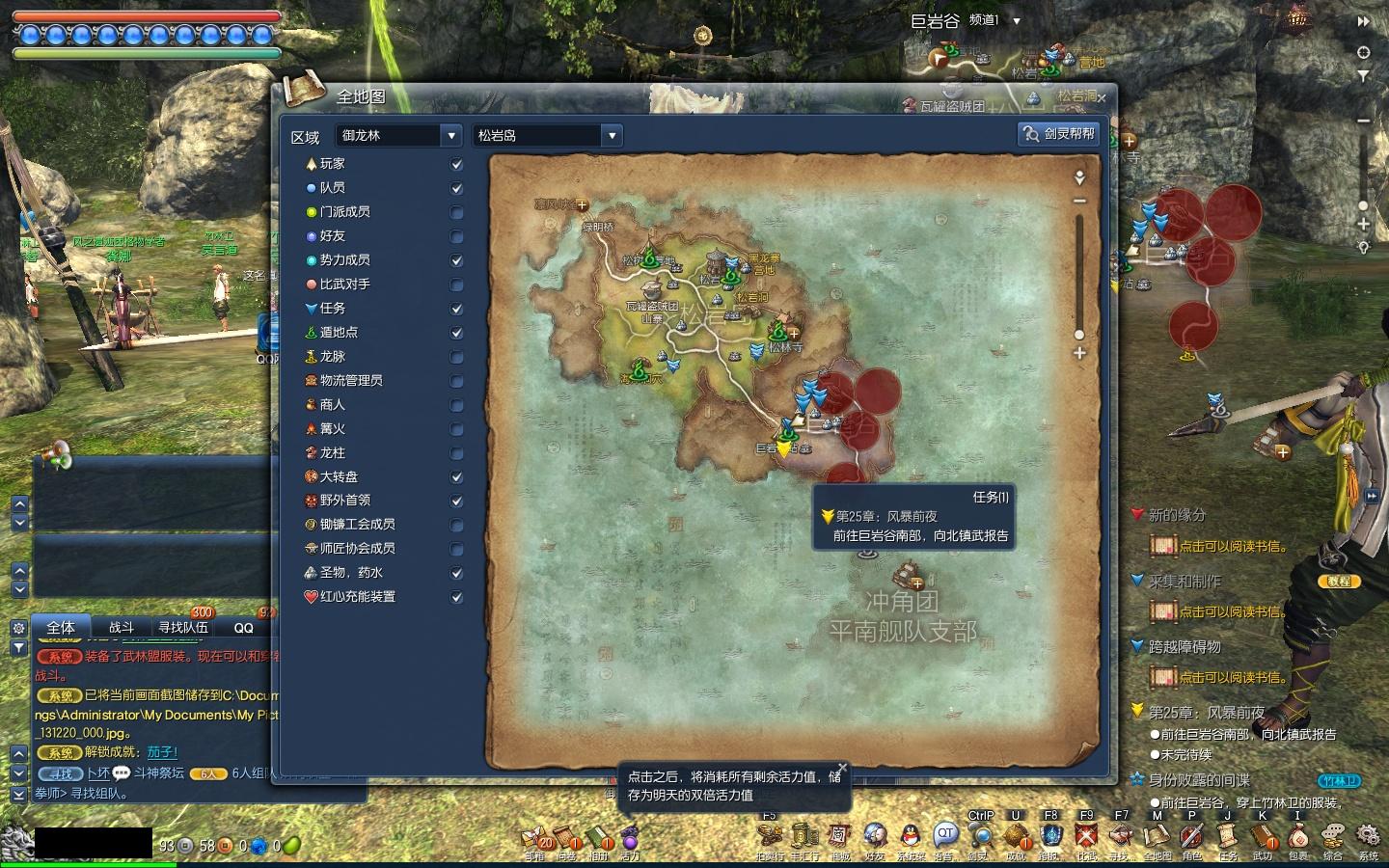This screenshot has height=868, width=1389.
Task: Switch to the 战斗 chat tab
Action: pos(121,628)
